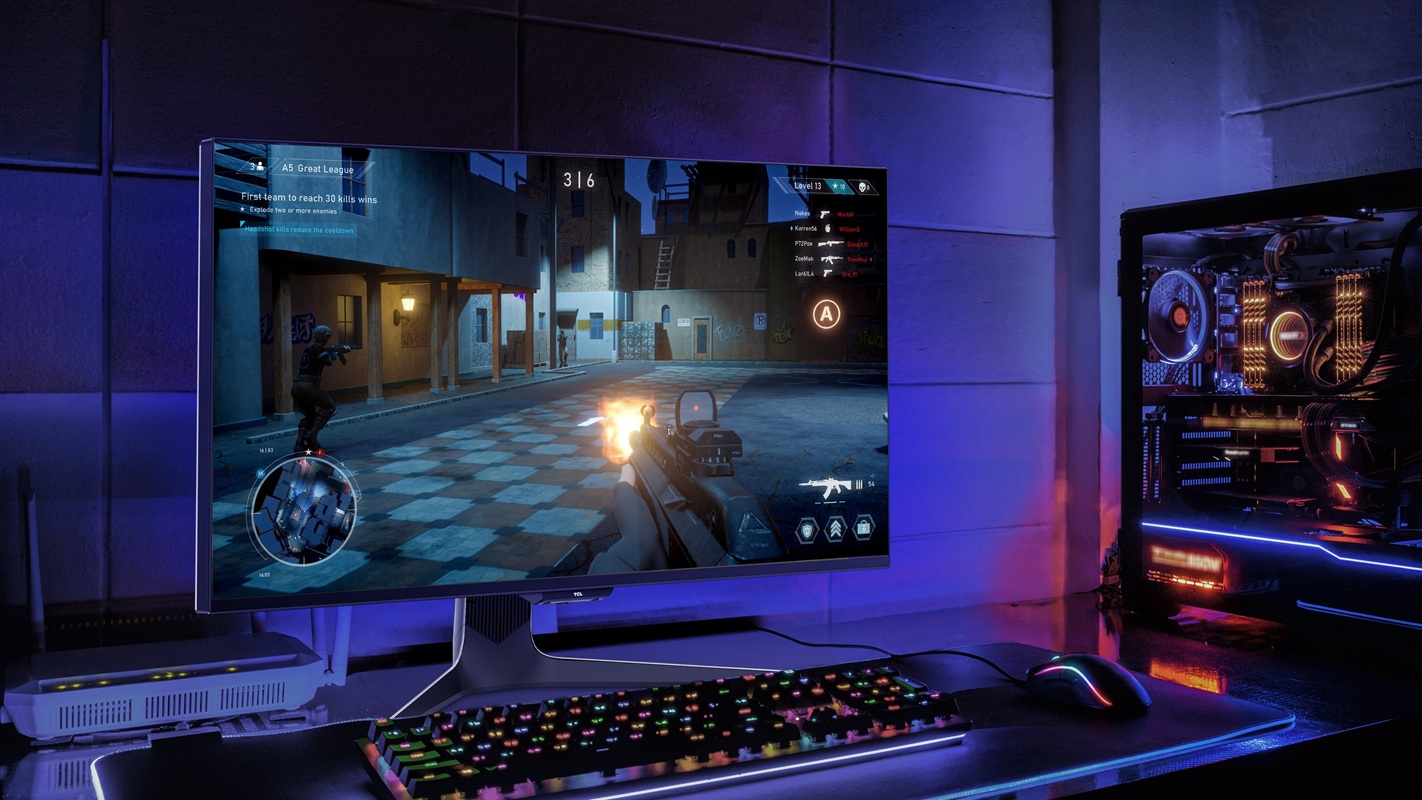Click the skull kill counter icon

point(864,187)
